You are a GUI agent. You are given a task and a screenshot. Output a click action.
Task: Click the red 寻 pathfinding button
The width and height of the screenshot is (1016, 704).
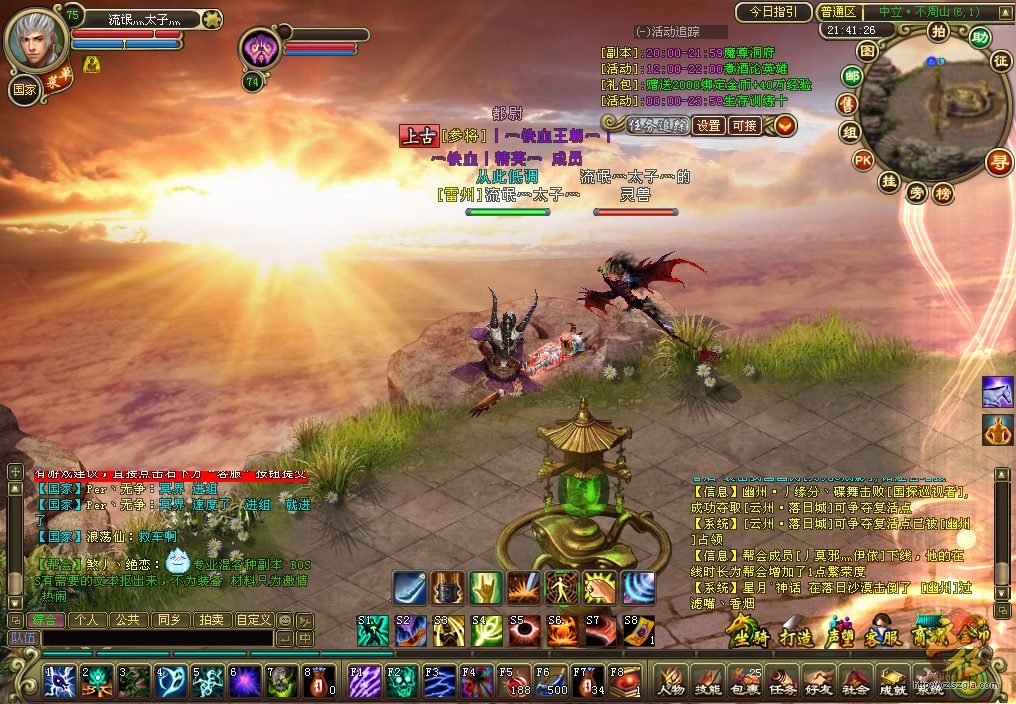pyautogui.click(x=997, y=160)
